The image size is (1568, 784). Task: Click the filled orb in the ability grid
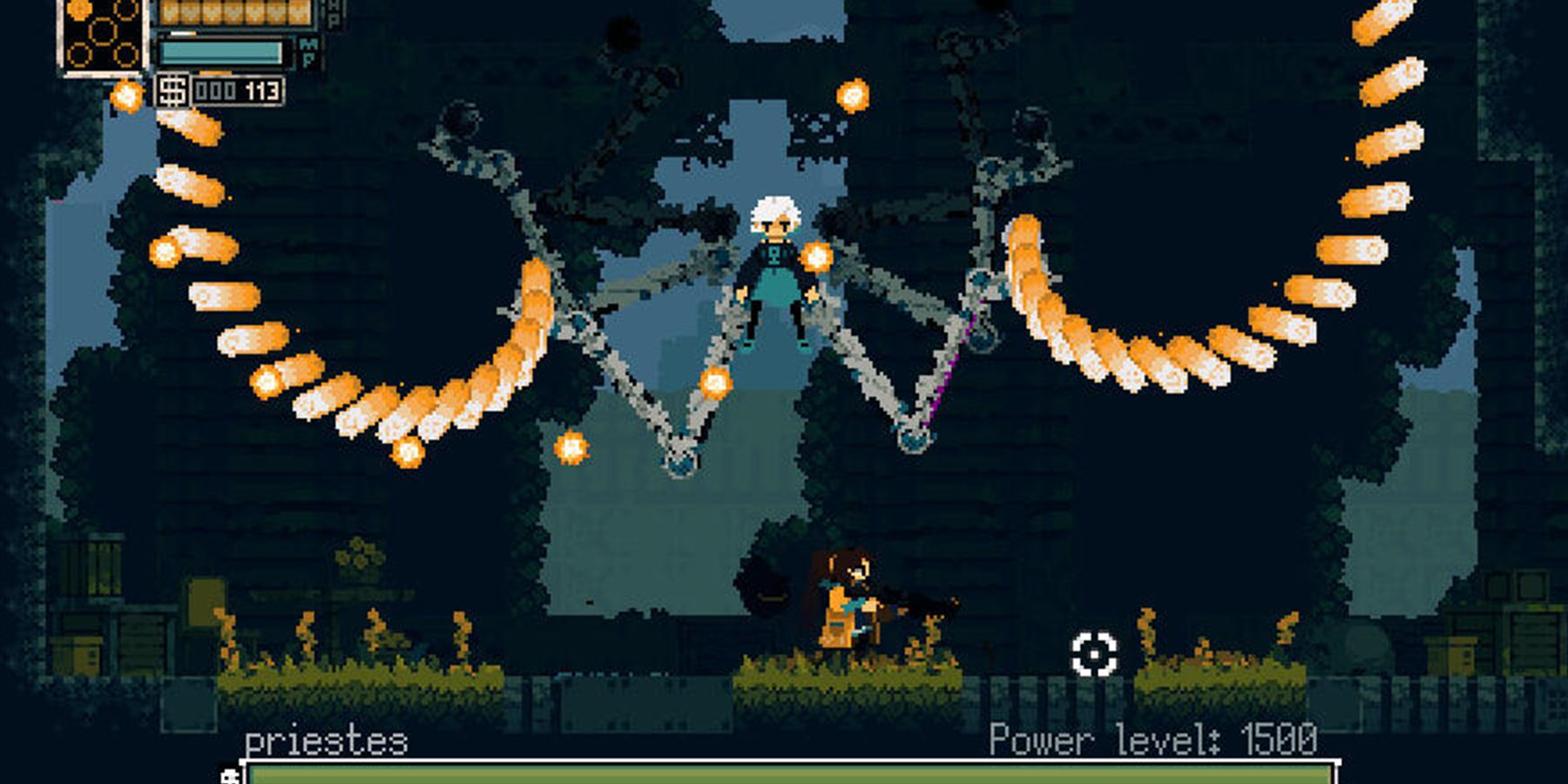click(x=78, y=10)
